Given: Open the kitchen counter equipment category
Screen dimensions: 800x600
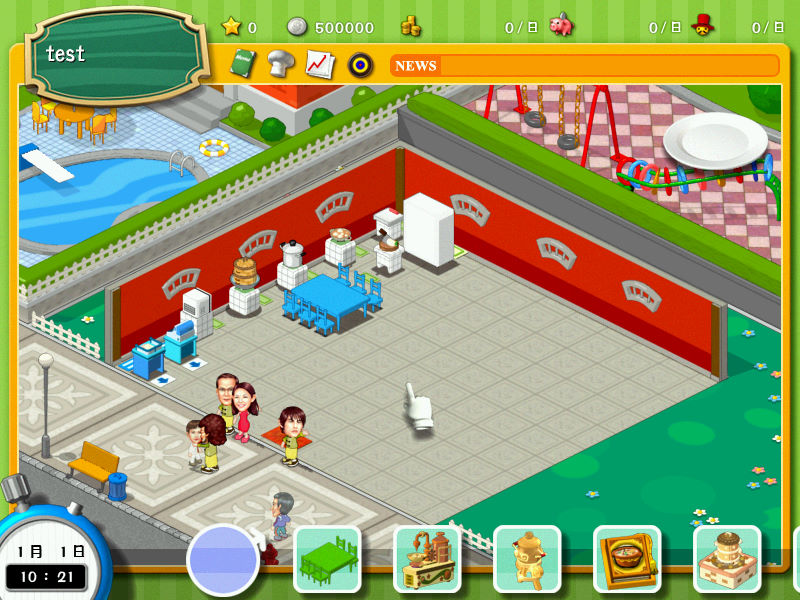Looking at the screenshot, I should pos(427,559).
